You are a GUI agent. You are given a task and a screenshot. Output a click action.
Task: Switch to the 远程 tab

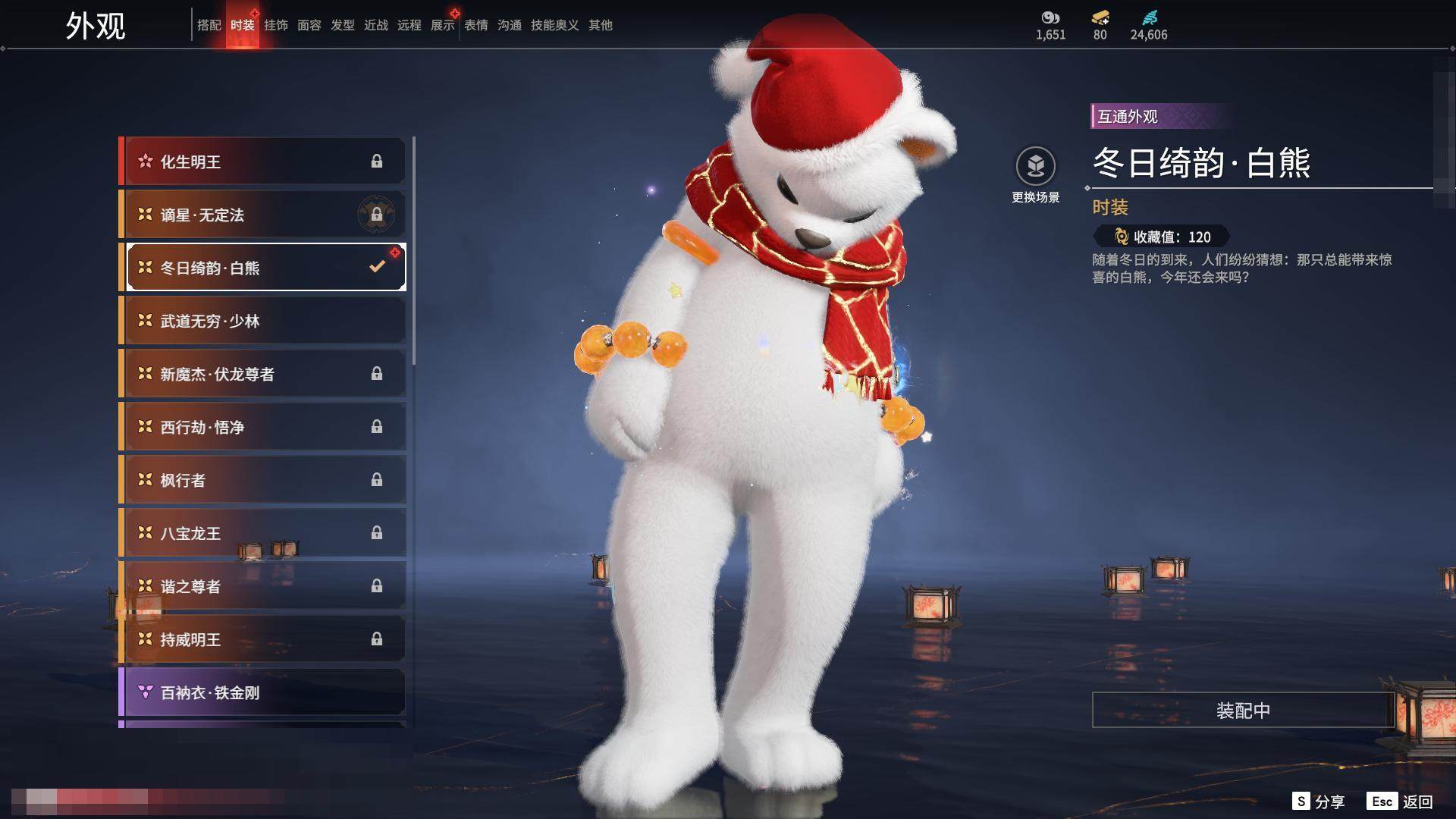click(x=409, y=25)
